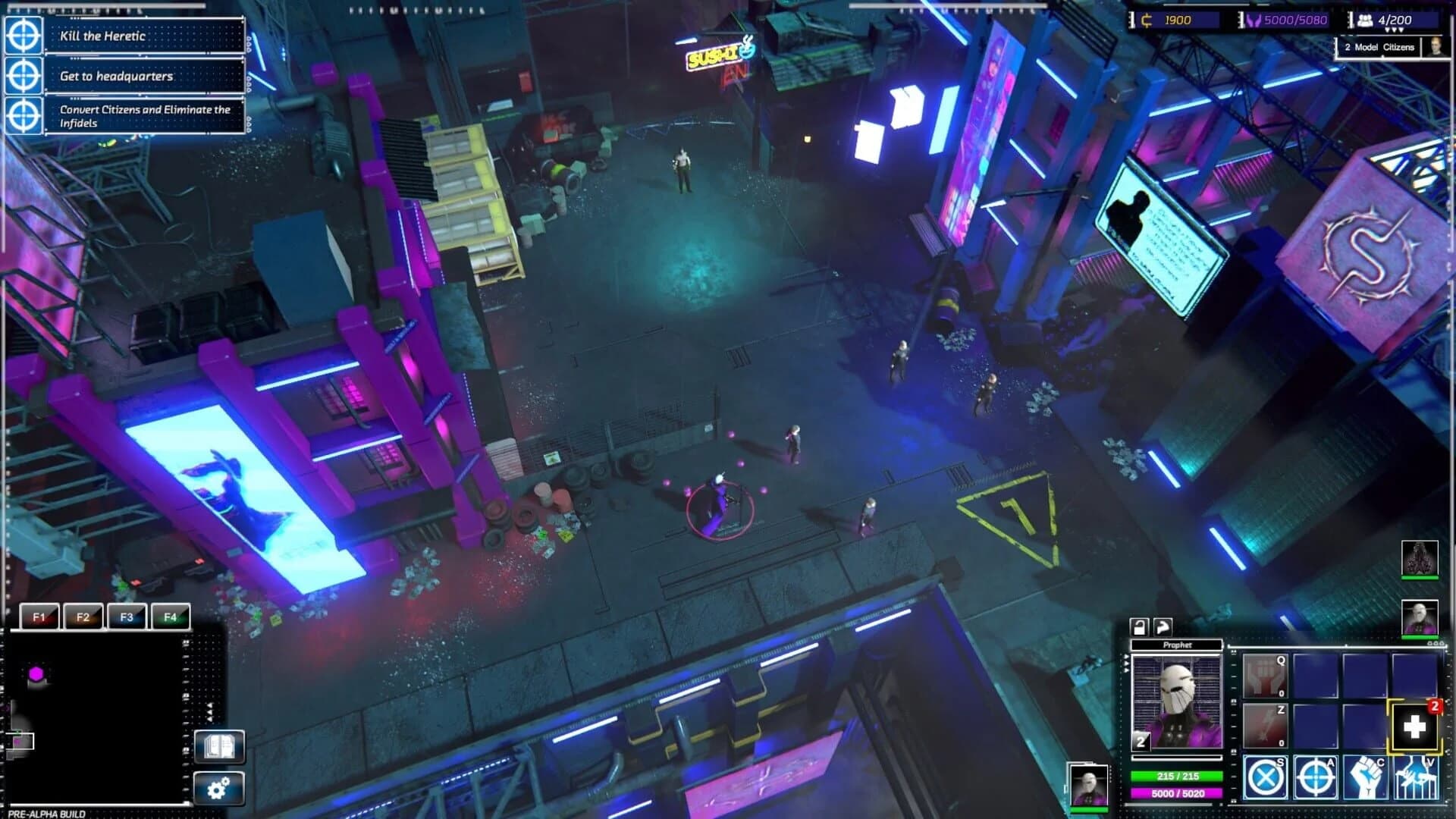The height and width of the screenshot is (819, 1456).
Task: Select the A crosshair targeting ability
Action: pos(1316,778)
